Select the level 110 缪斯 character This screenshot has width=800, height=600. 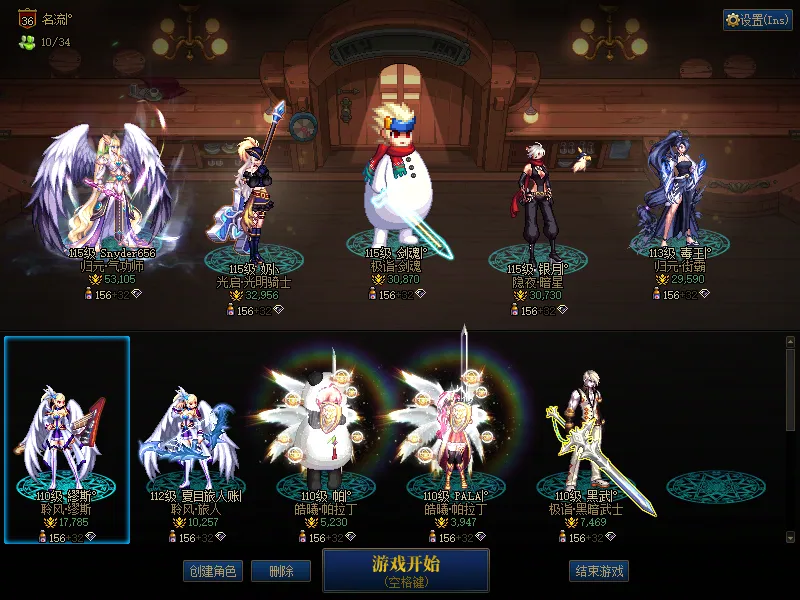[x=67, y=440]
